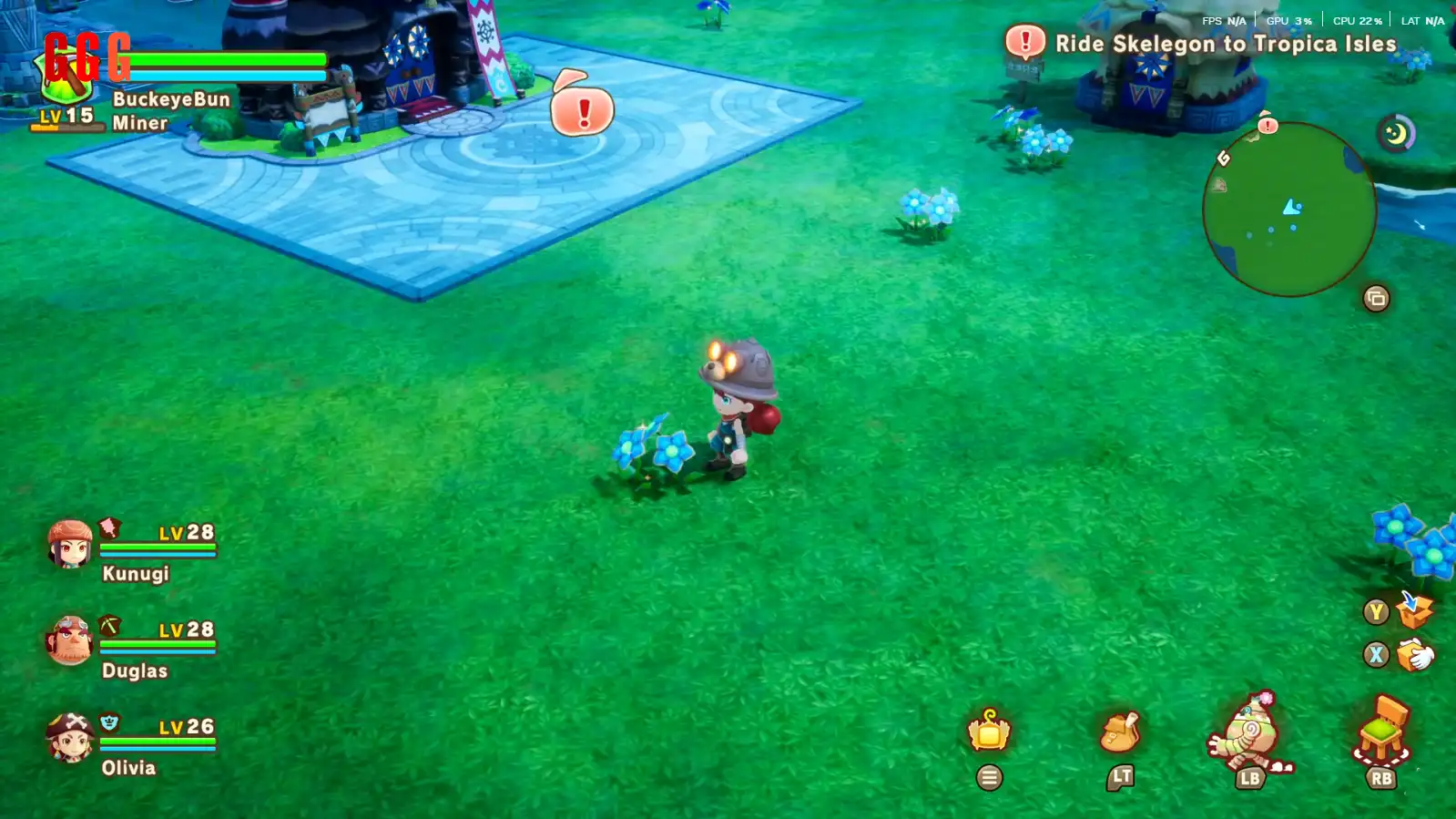The width and height of the screenshot is (1456, 819).
Task: Click the glove-holding-box carry icon
Action: 1414,654
